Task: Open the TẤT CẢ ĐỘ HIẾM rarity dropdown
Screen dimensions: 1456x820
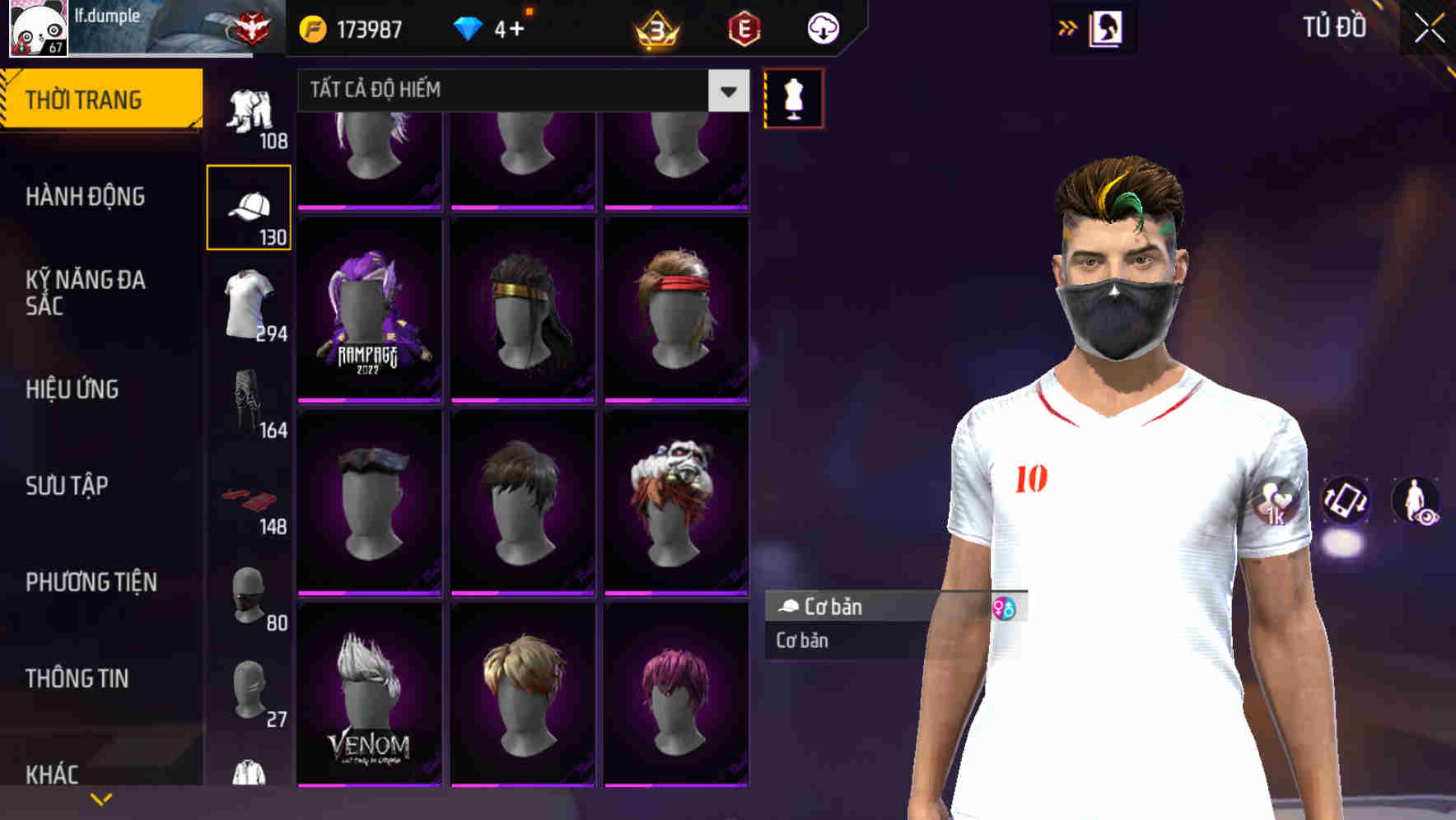Action: click(x=519, y=90)
